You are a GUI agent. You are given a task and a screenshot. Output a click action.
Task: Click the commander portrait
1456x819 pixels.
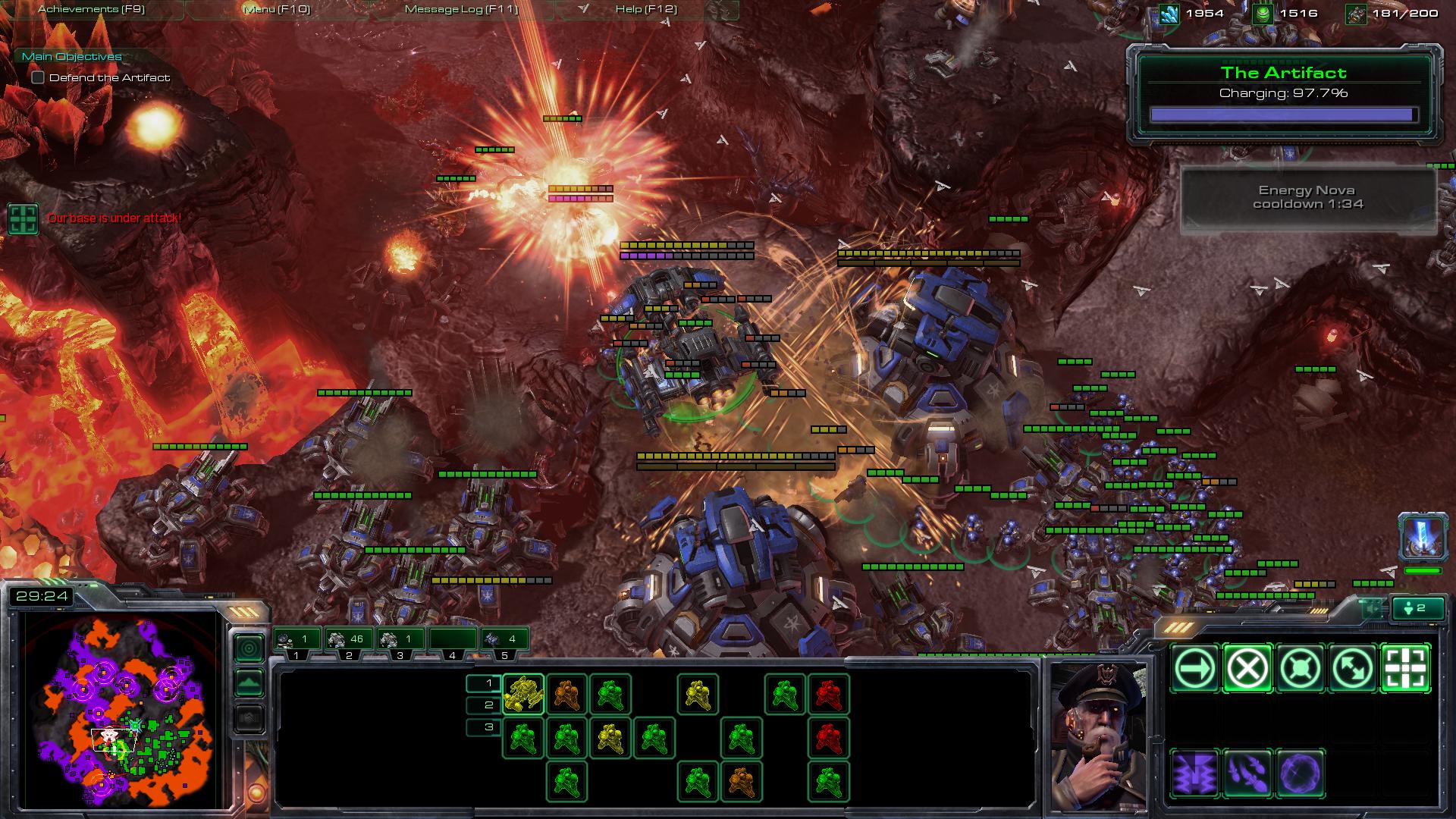tap(1097, 734)
